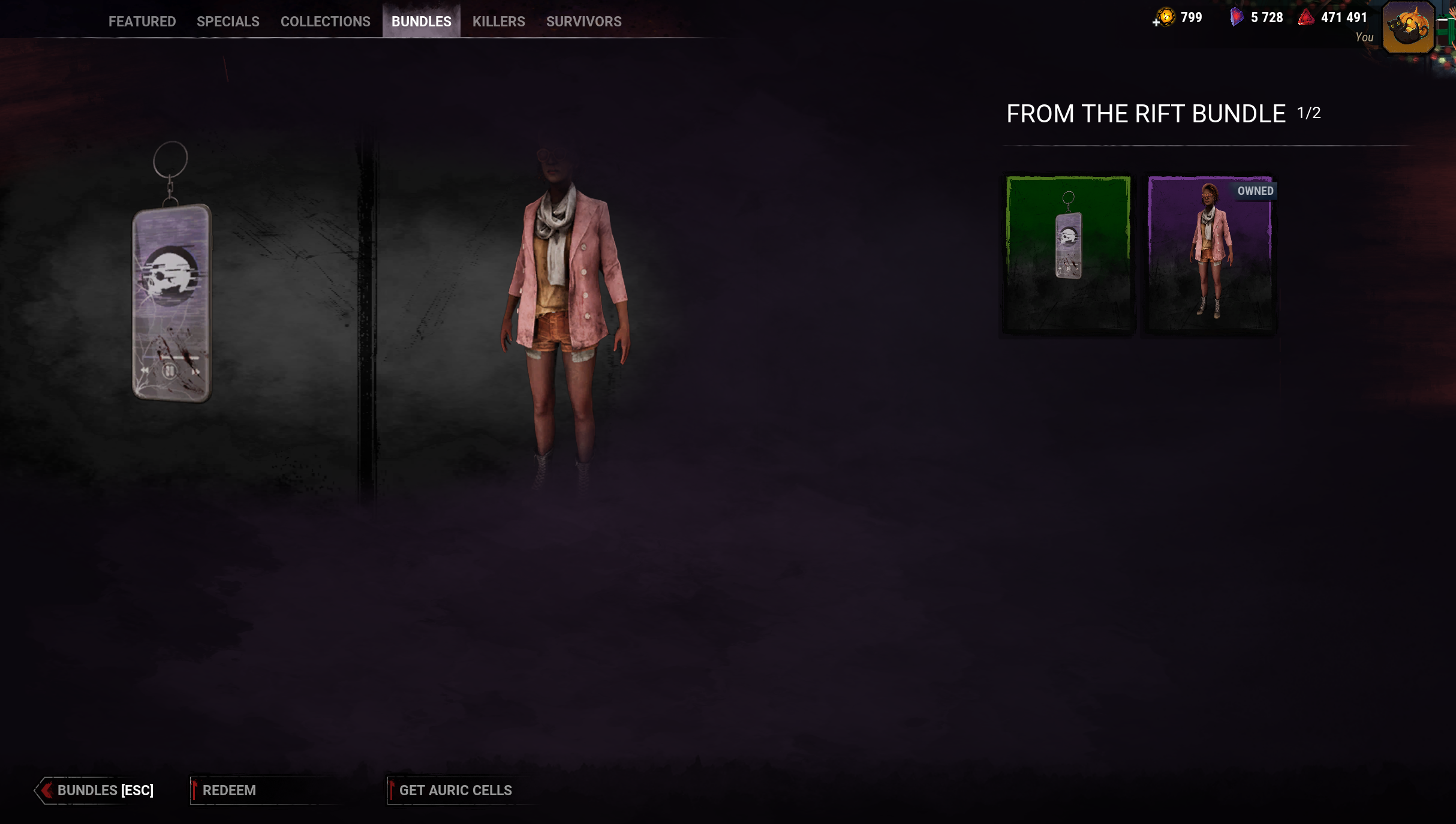
Task: Click REDEEM to enter a code
Action: [x=230, y=790]
